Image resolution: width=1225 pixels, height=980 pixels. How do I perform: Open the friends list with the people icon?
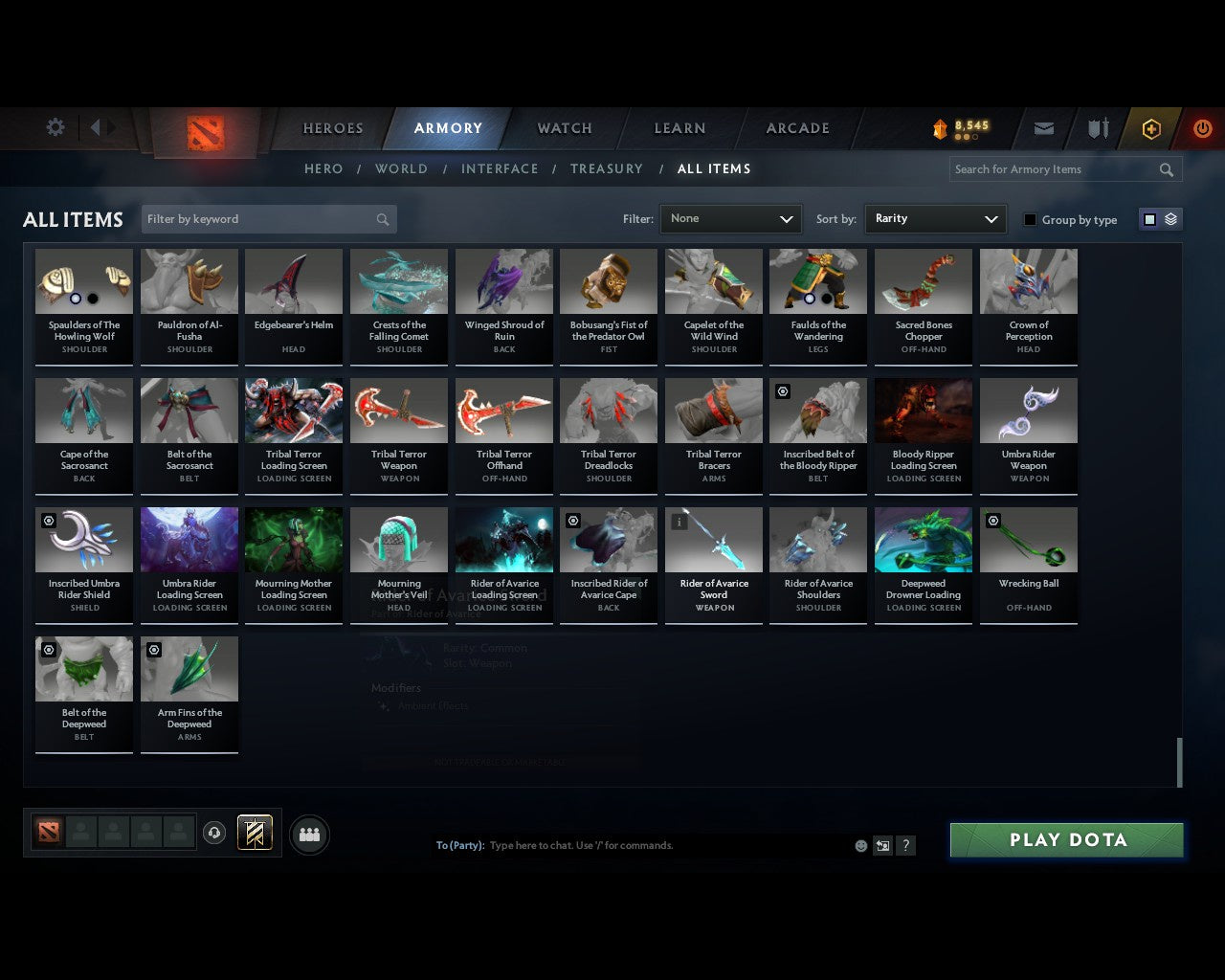(x=308, y=834)
